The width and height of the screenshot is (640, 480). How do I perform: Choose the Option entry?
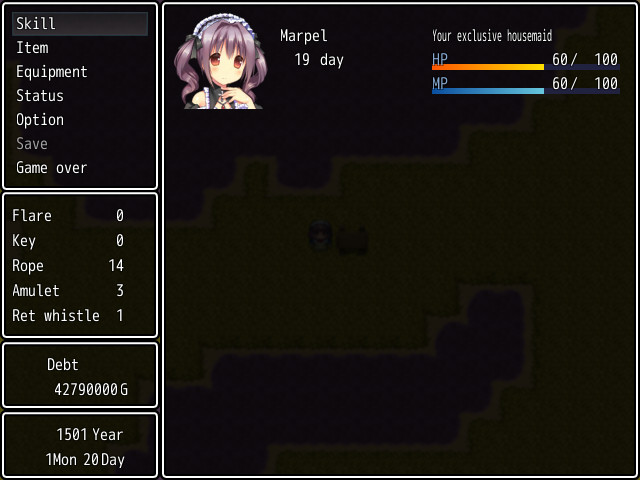[x=40, y=120]
